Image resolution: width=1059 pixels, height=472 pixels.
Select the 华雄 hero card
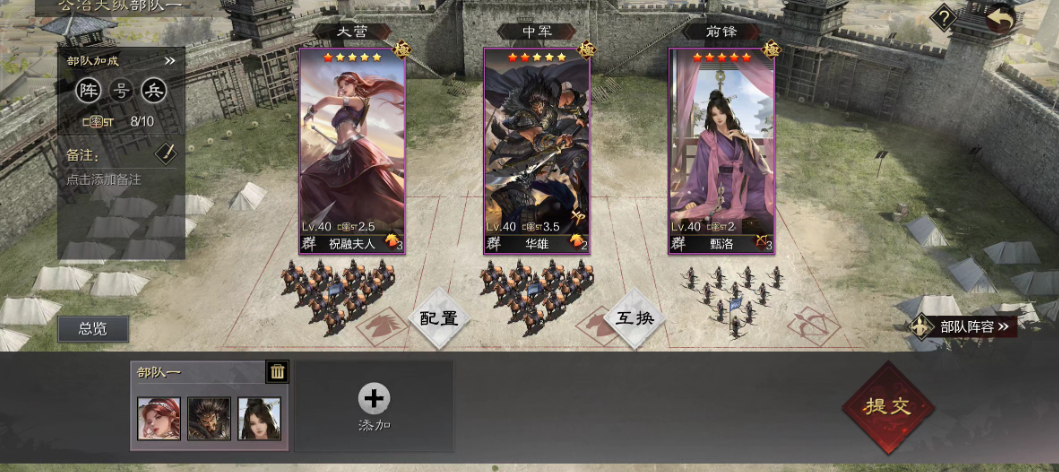[x=537, y=152]
